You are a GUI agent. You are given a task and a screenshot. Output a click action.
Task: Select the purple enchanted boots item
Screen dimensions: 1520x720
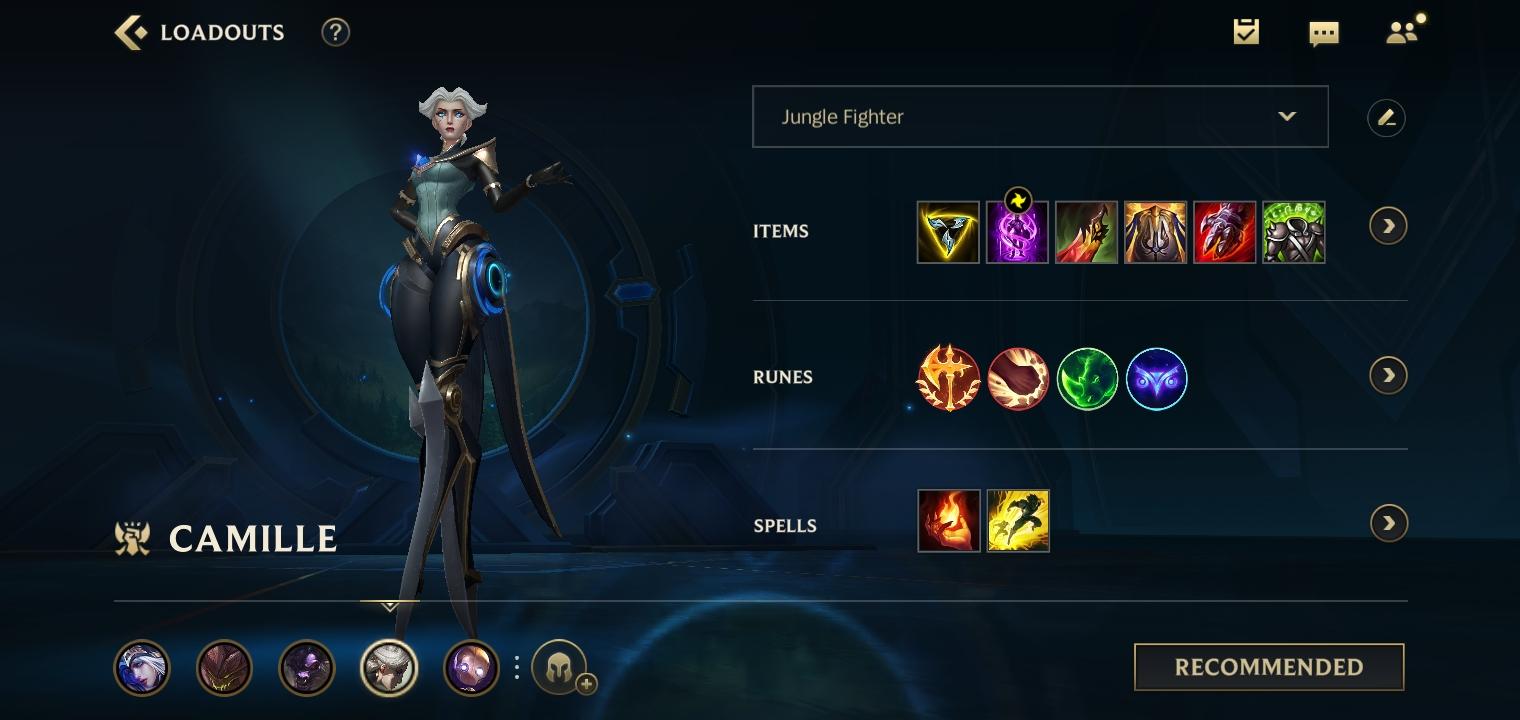pos(1017,232)
